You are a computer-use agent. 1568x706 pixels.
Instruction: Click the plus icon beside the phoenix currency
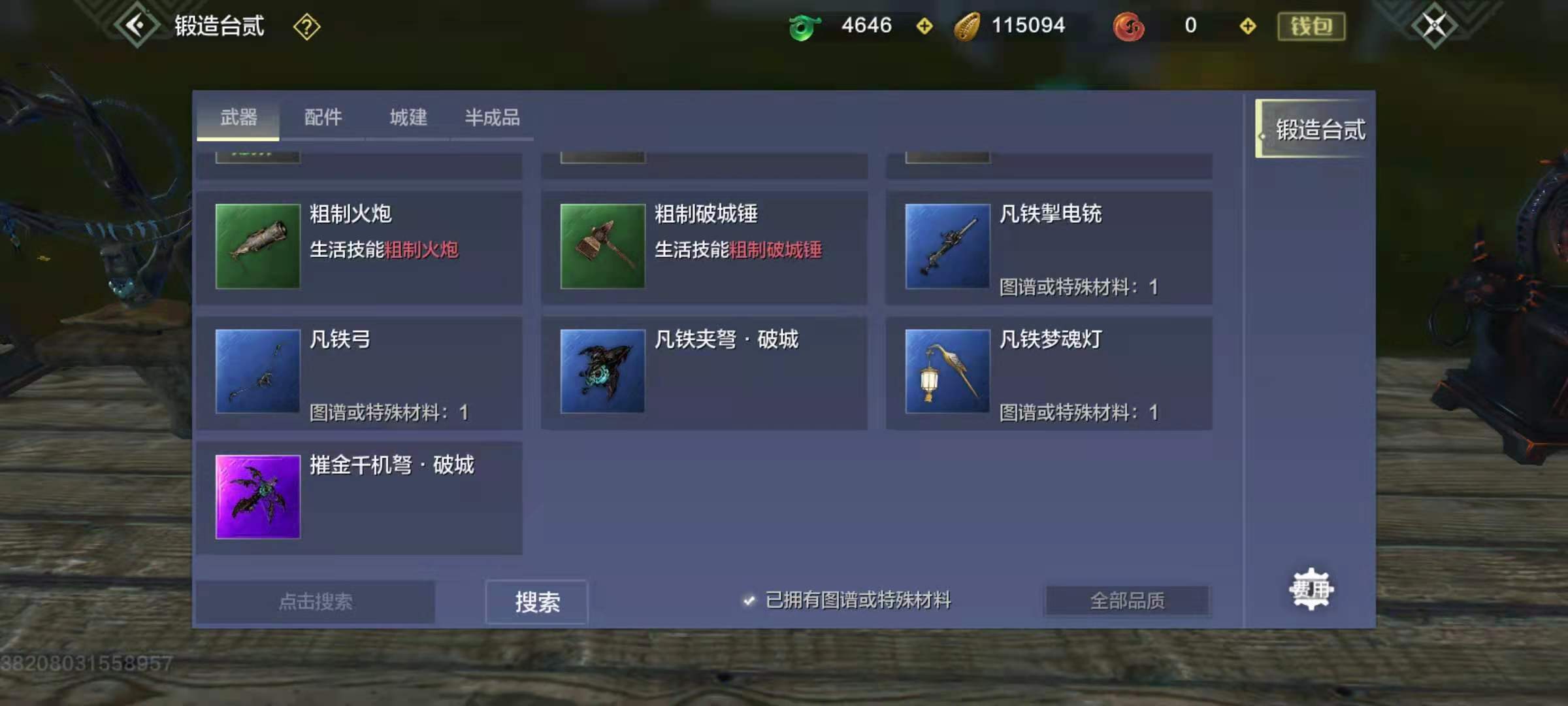pos(1249,26)
